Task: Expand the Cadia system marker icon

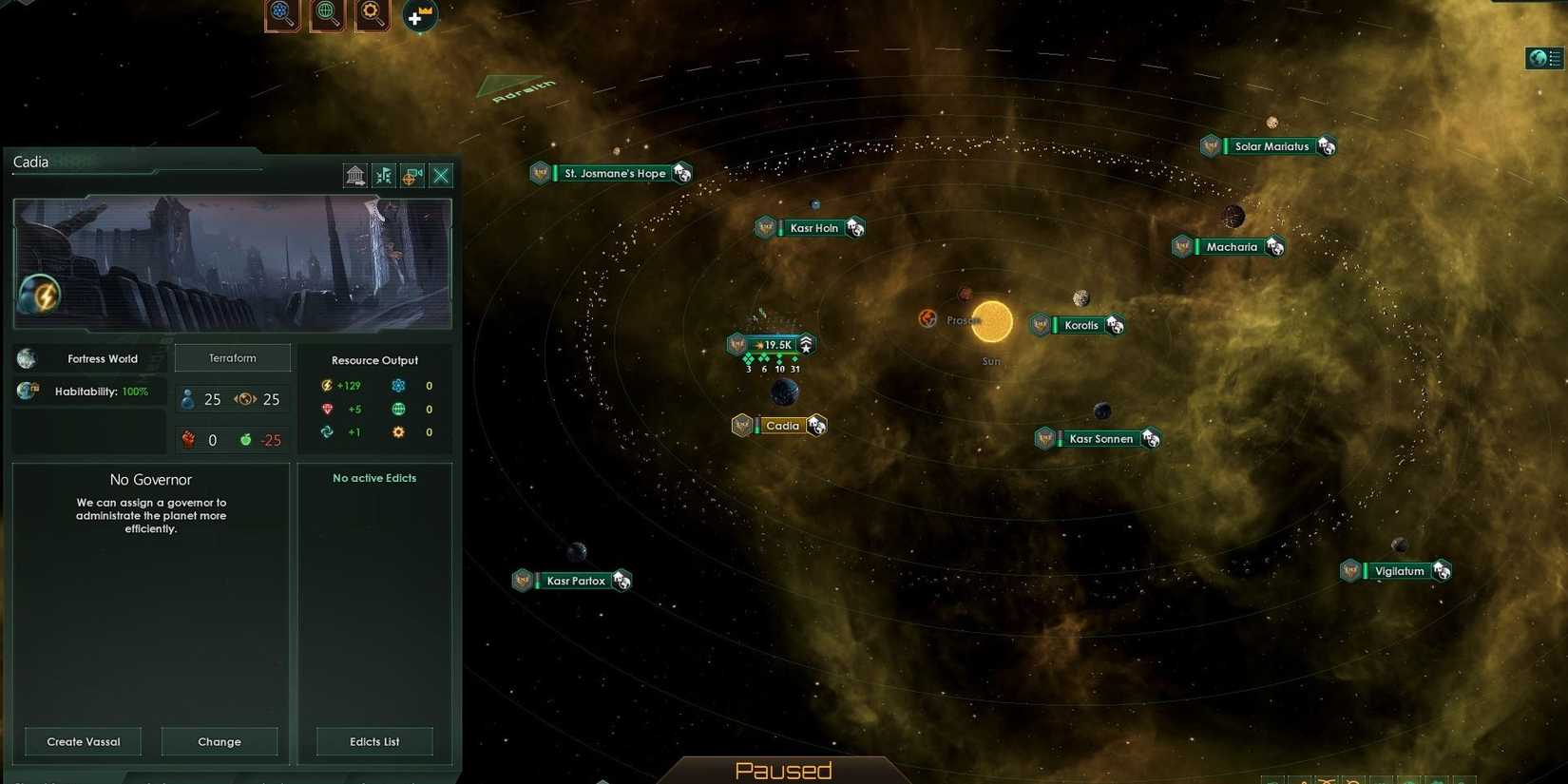Action: pyautogui.click(x=815, y=426)
